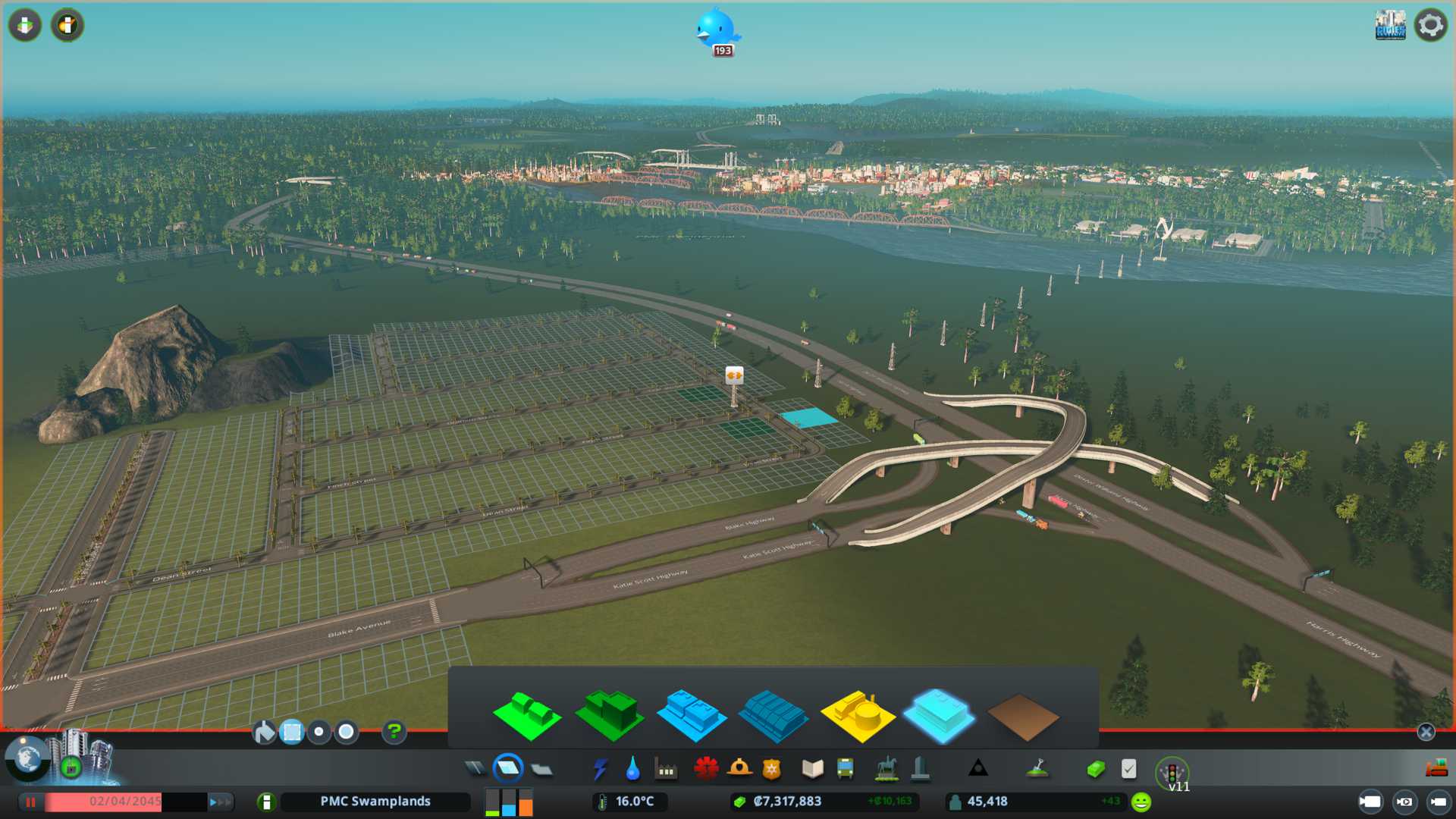Image resolution: width=1456 pixels, height=819 pixels.
Task: Choose the marquee zoning tool
Action: (x=292, y=732)
